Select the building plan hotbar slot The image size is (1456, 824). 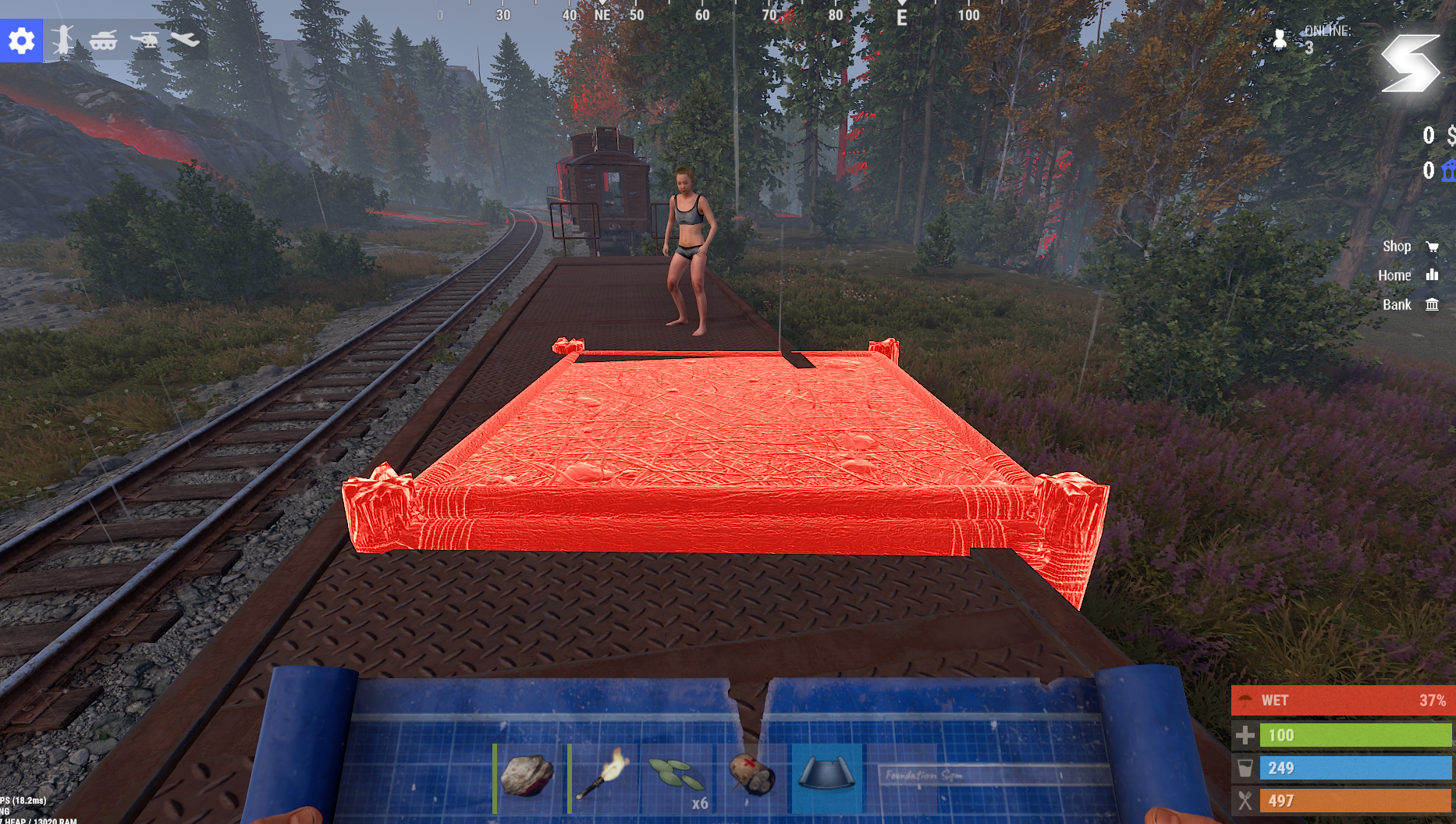(x=826, y=777)
